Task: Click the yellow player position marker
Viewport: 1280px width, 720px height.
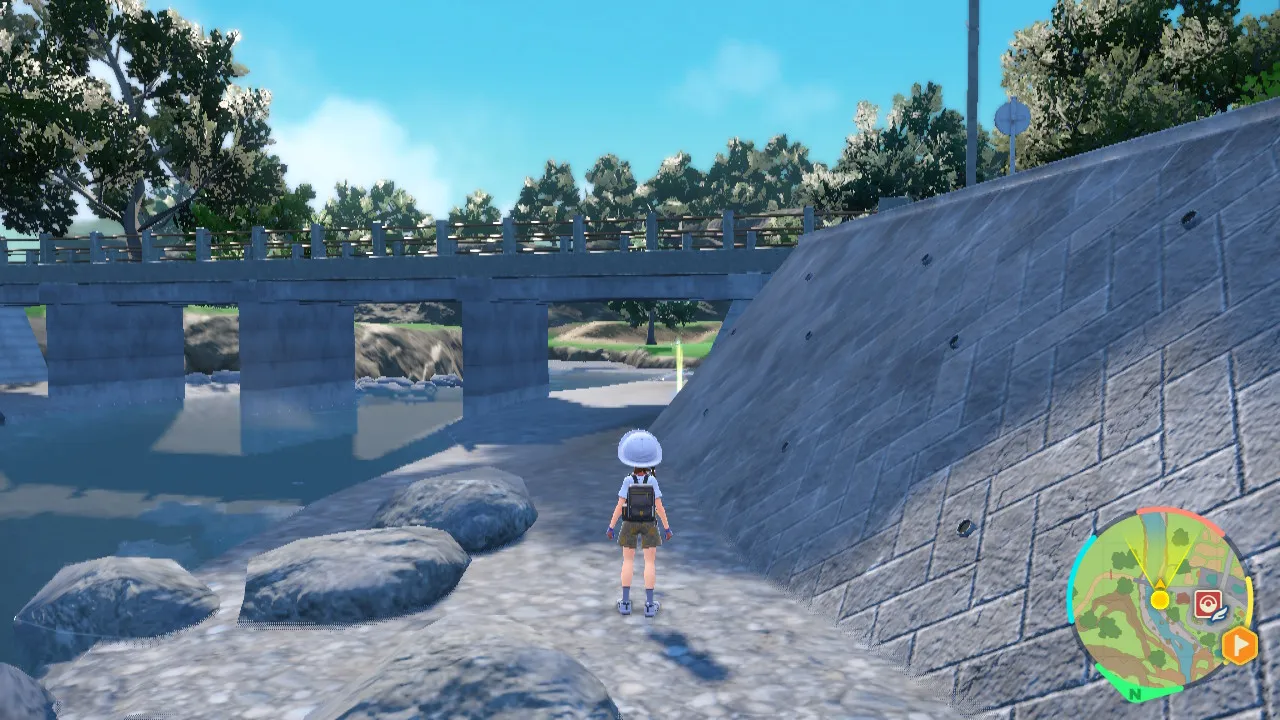Action: [1159, 599]
